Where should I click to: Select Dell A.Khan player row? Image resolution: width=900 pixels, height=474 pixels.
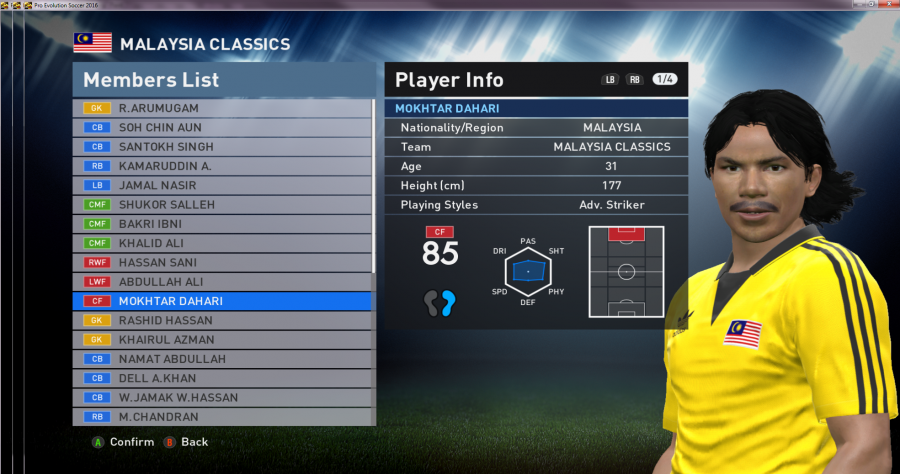[x=222, y=378]
